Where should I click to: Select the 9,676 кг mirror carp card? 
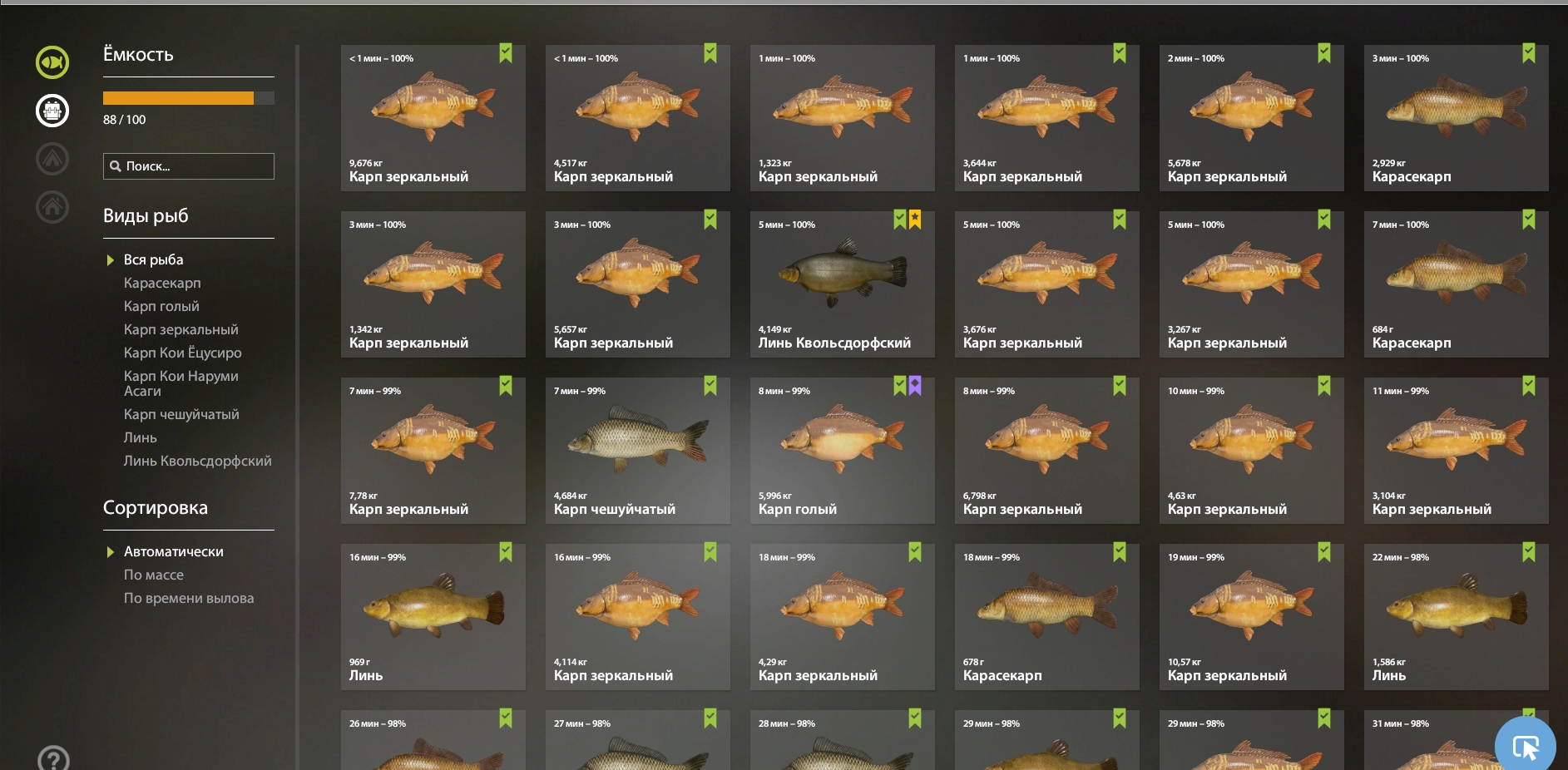click(433, 118)
